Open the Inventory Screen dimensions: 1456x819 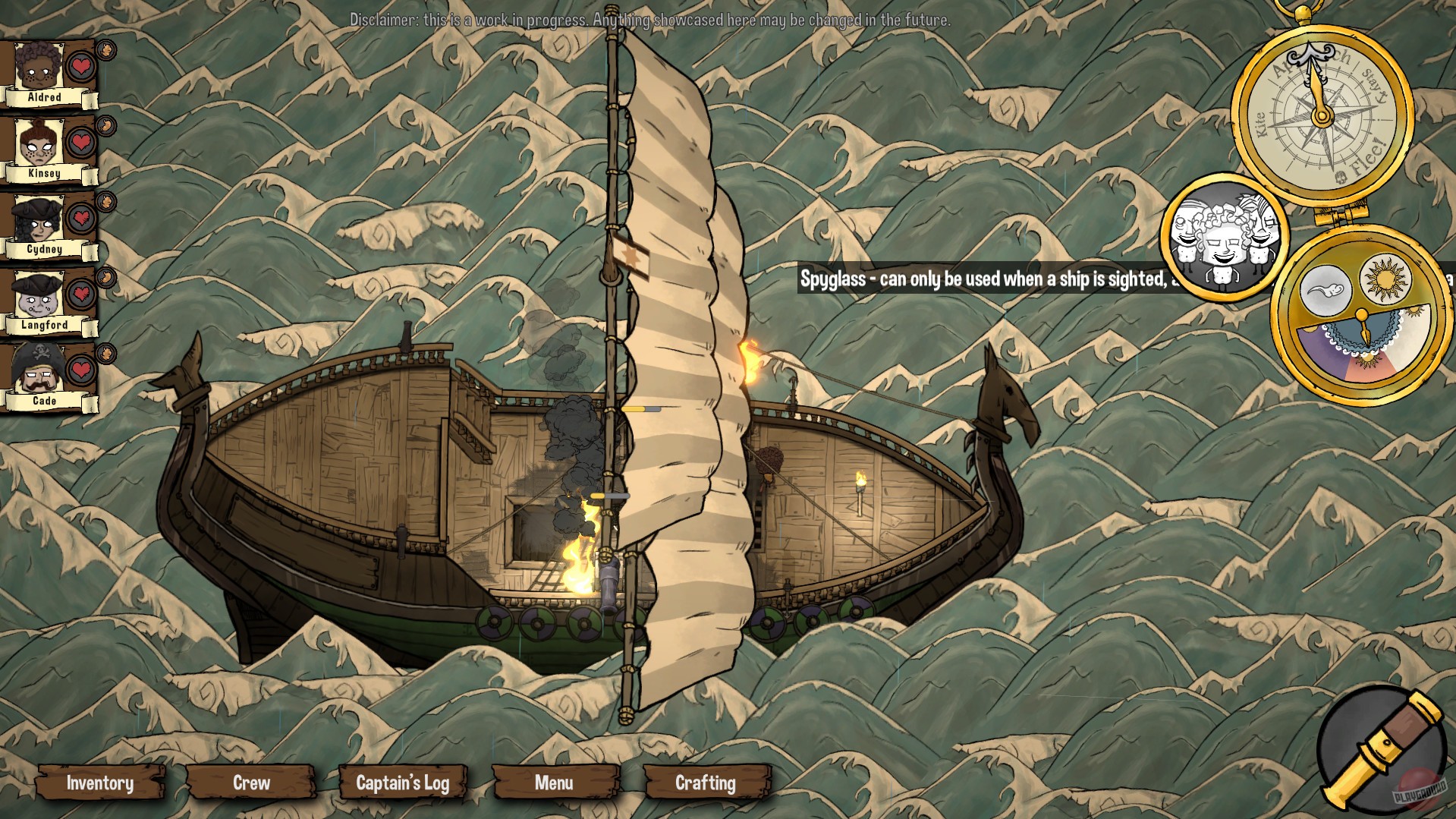point(100,783)
